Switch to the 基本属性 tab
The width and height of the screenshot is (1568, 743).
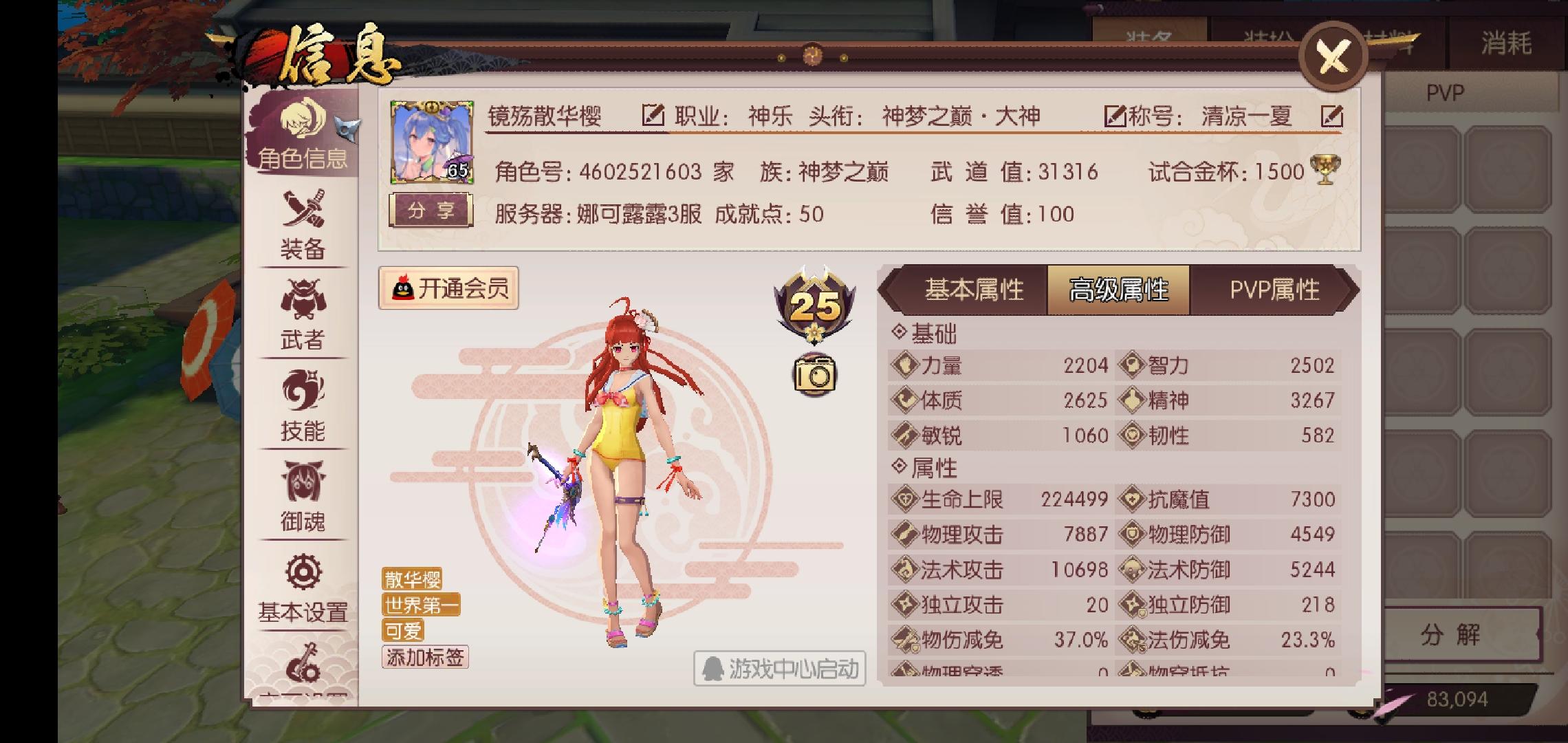975,290
